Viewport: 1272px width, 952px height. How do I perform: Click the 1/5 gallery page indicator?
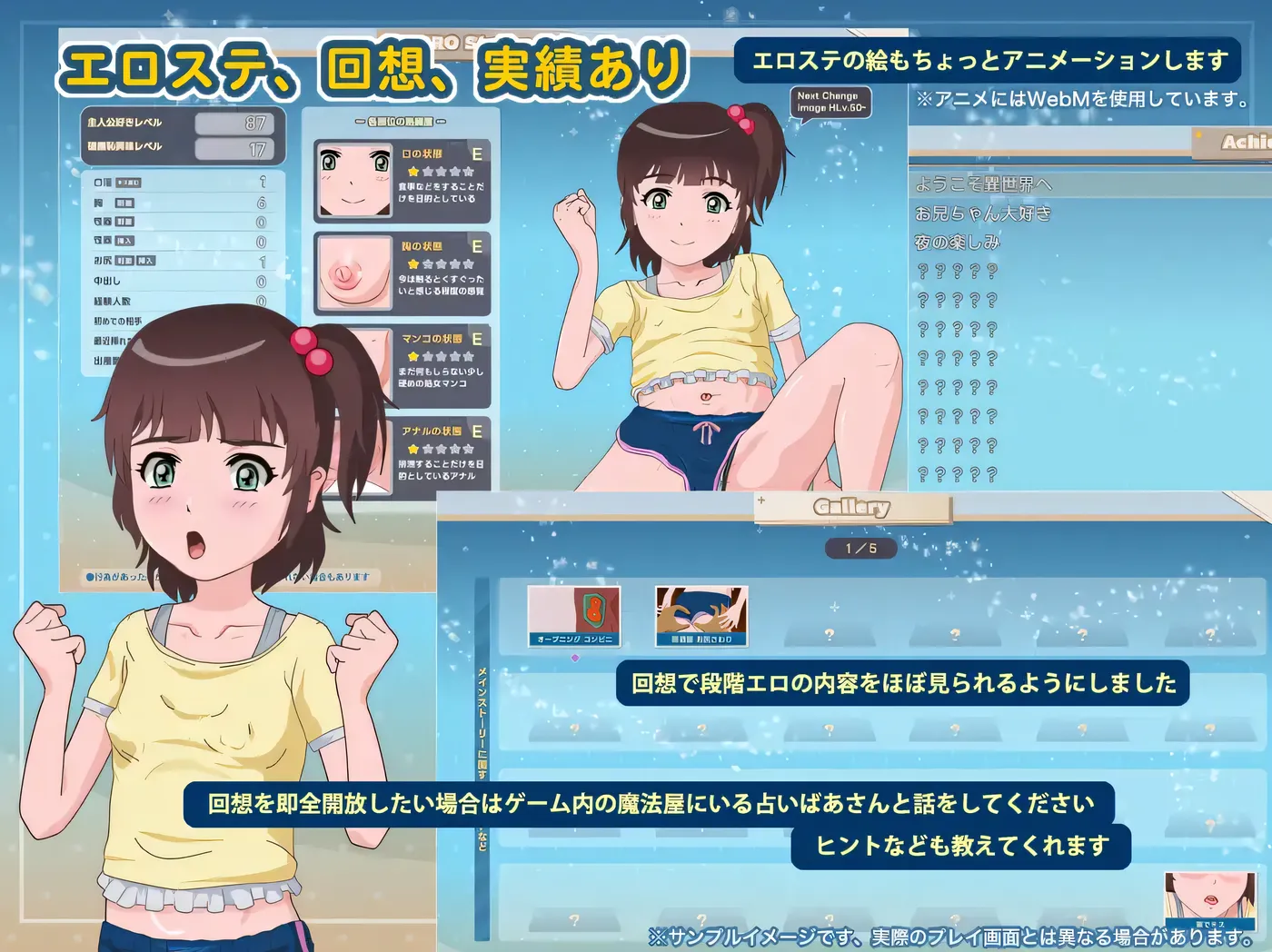click(x=860, y=548)
